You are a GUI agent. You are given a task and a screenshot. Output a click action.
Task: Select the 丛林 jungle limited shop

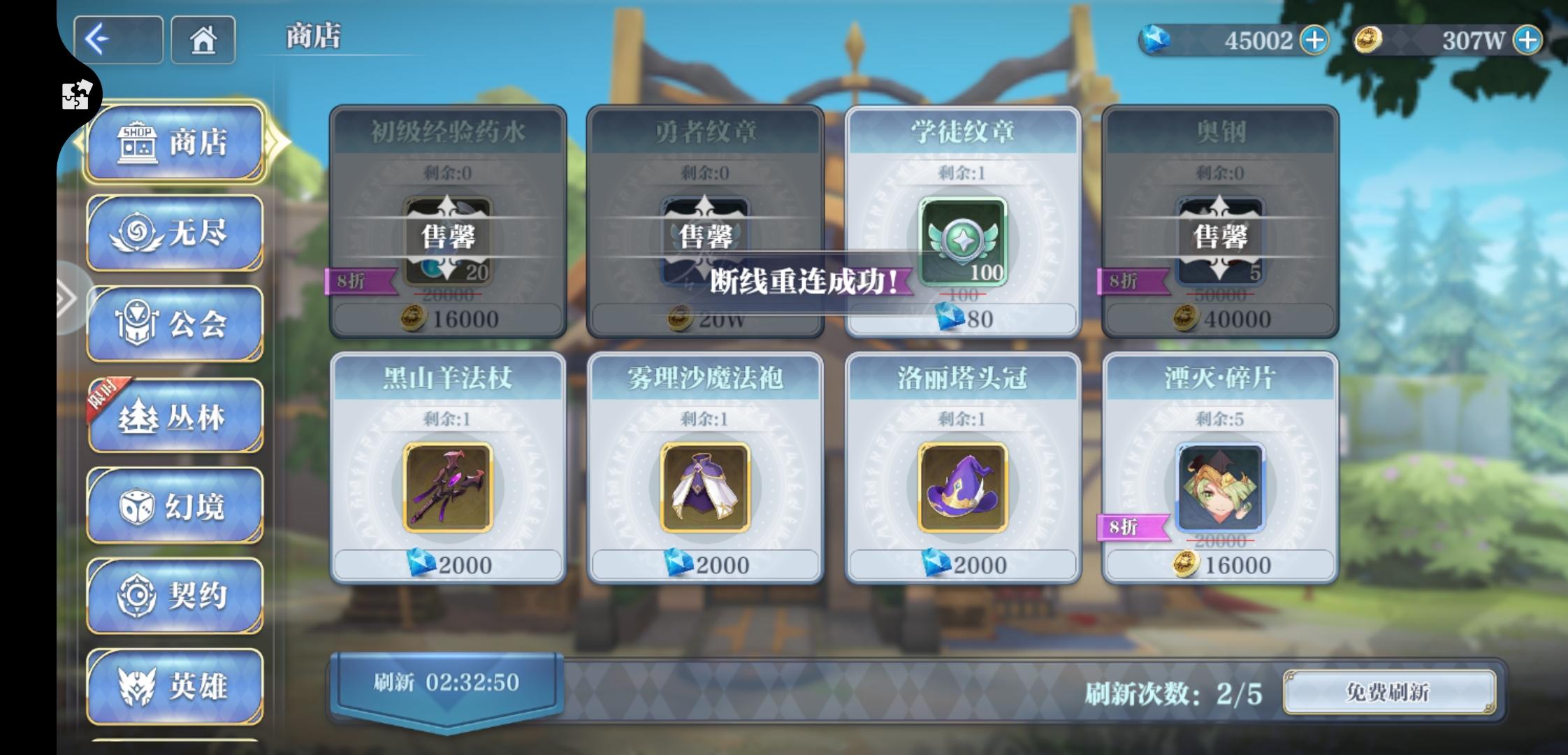(x=174, y=415)
